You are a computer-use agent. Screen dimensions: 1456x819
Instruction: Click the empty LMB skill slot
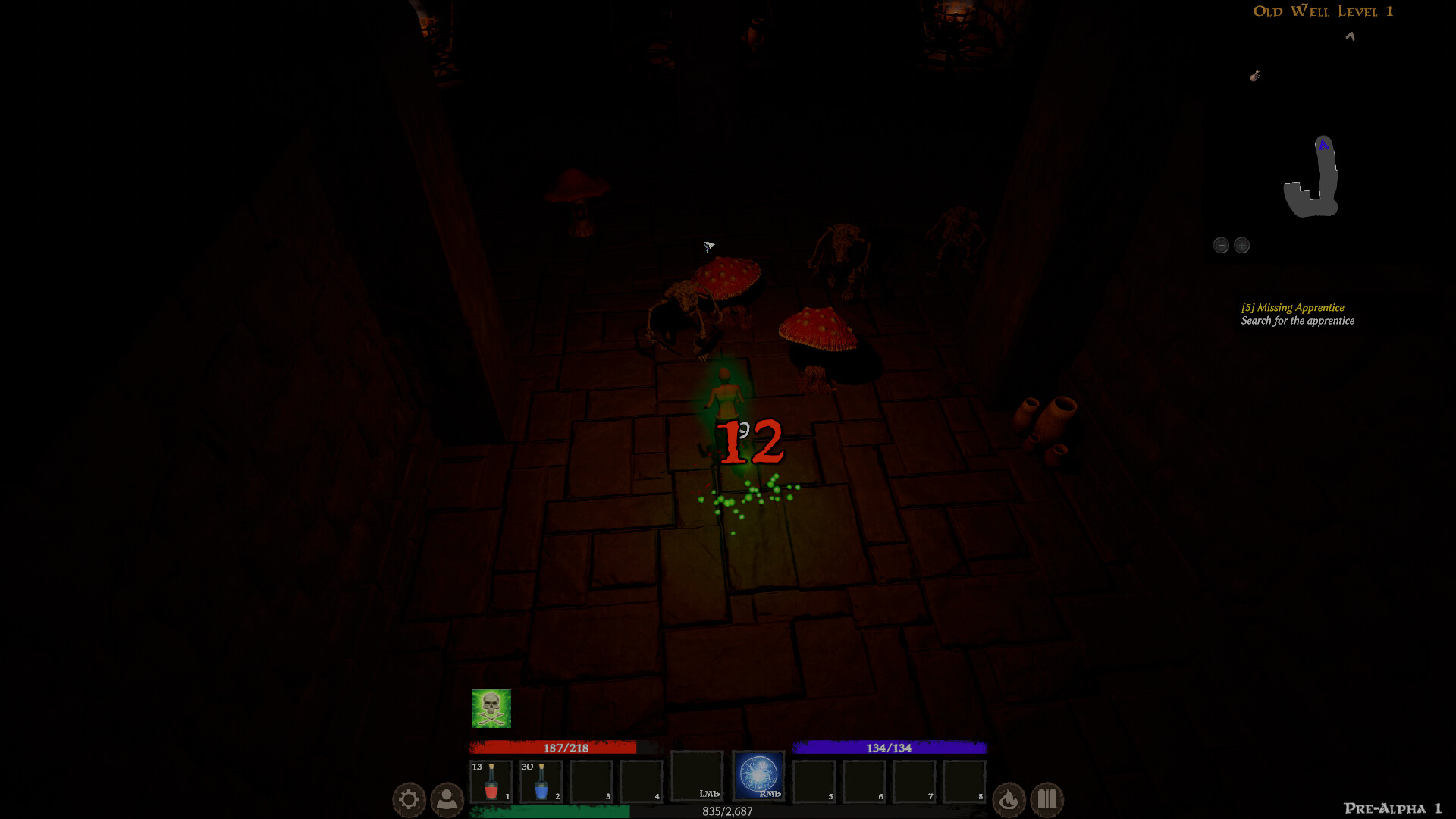coord(698,775)
